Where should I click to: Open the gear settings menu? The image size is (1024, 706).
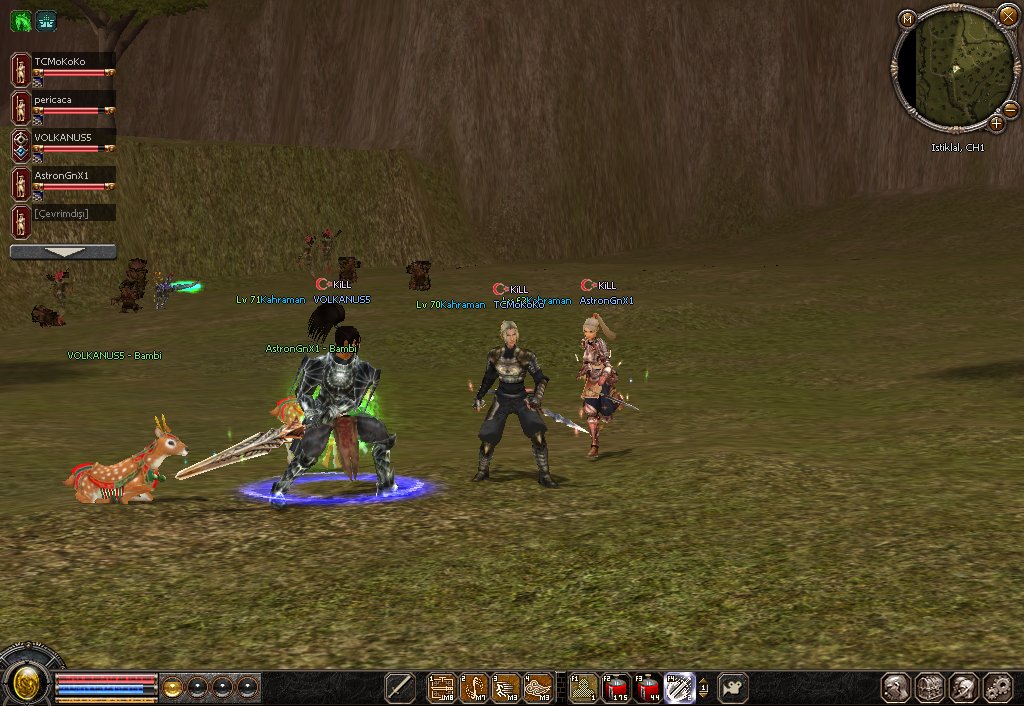pos(998,687)
